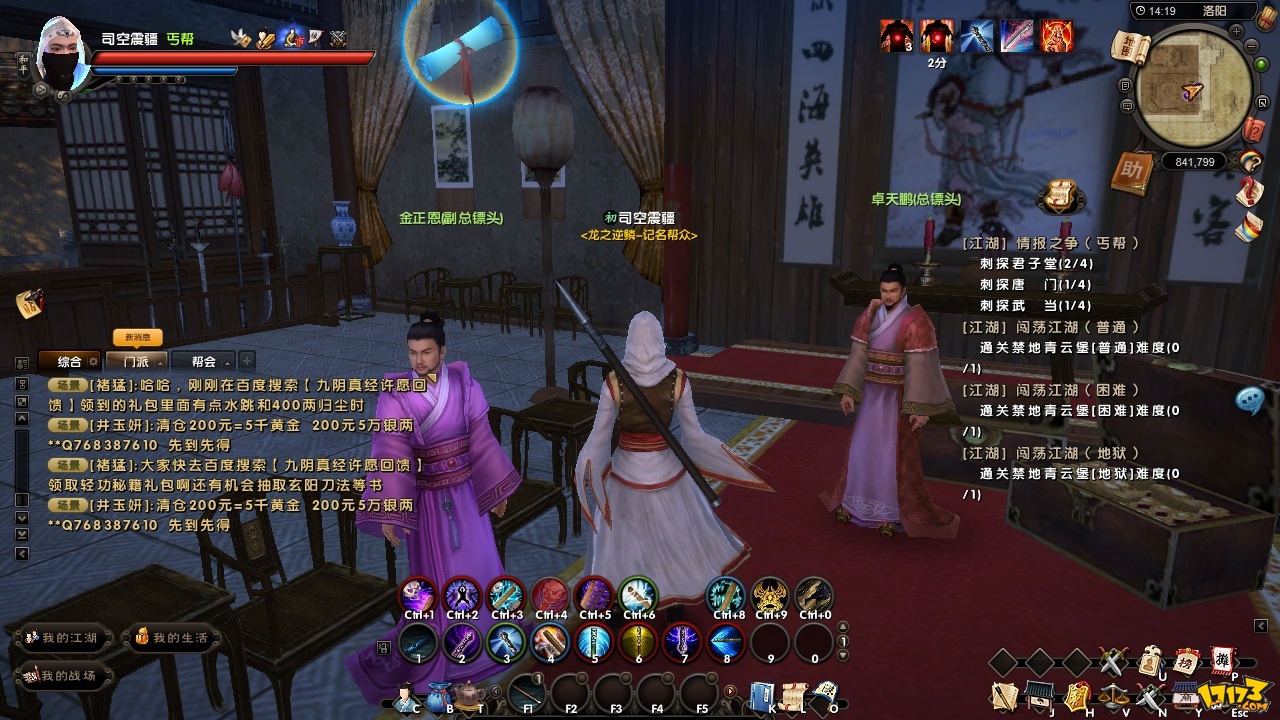The width and height of the screenshot is (1280, 720).
Task: Open the 我的生活 menu button
Action: (172, 638)
